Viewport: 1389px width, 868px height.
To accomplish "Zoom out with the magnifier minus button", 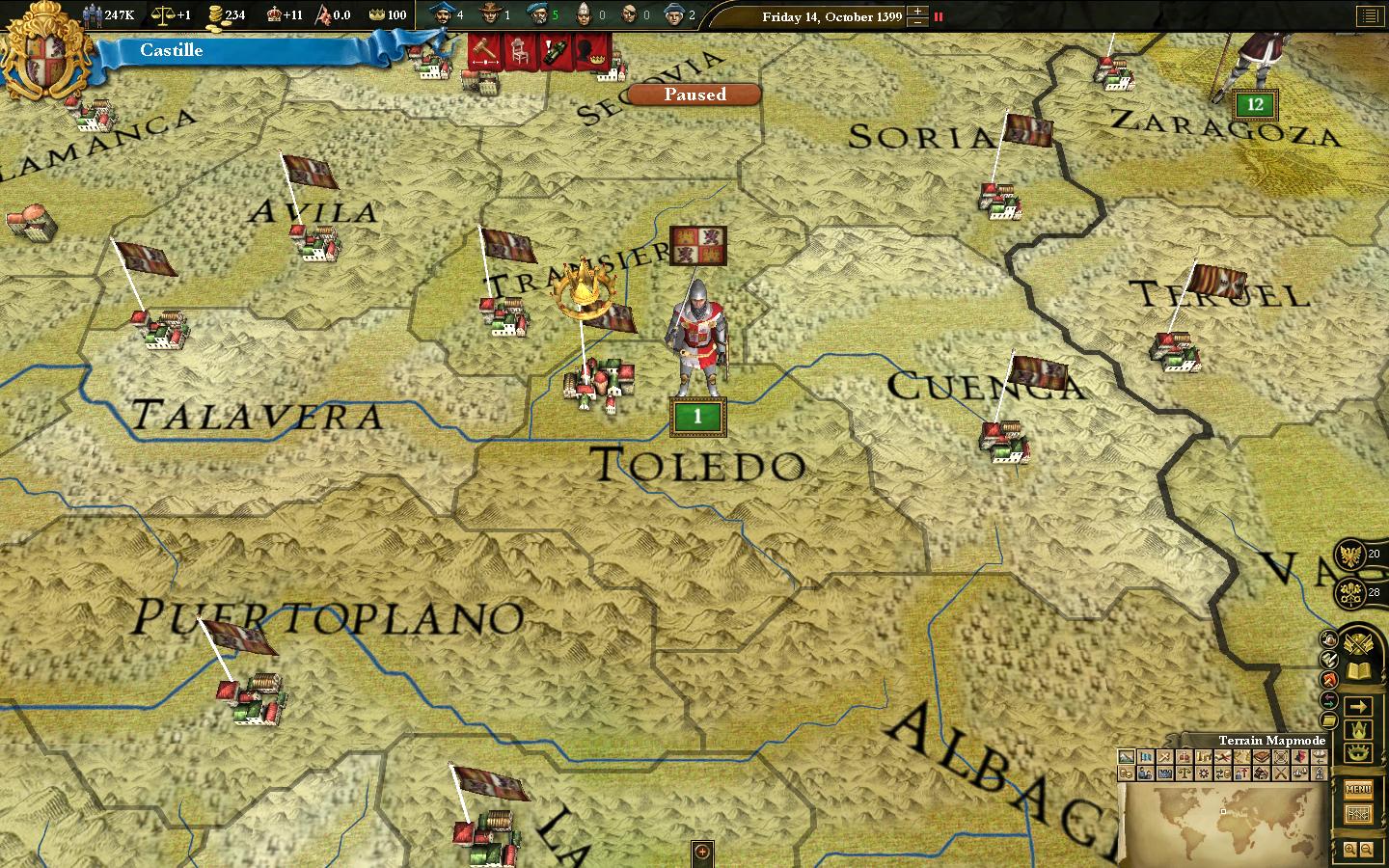I will point(1368,850).
